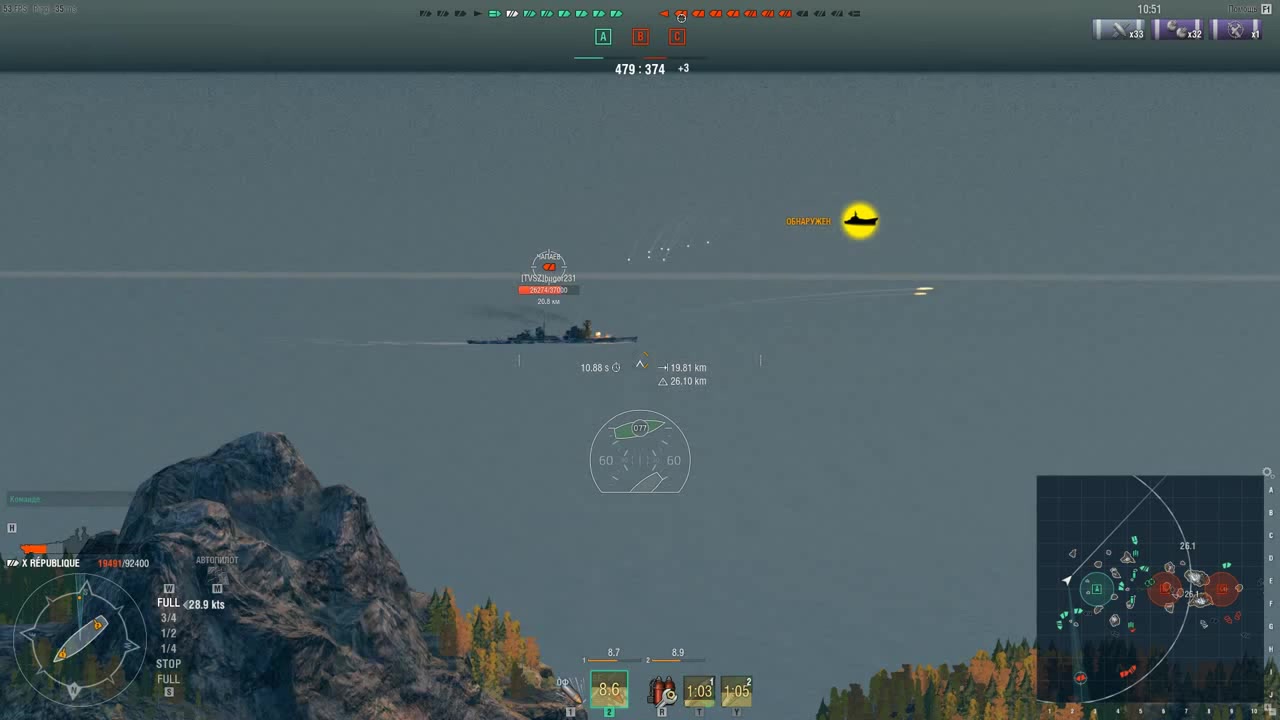Show the x33 shell hits ribbon
Screen dimensions: 1280x720
pyautogui.click(x=1118, y=30)
